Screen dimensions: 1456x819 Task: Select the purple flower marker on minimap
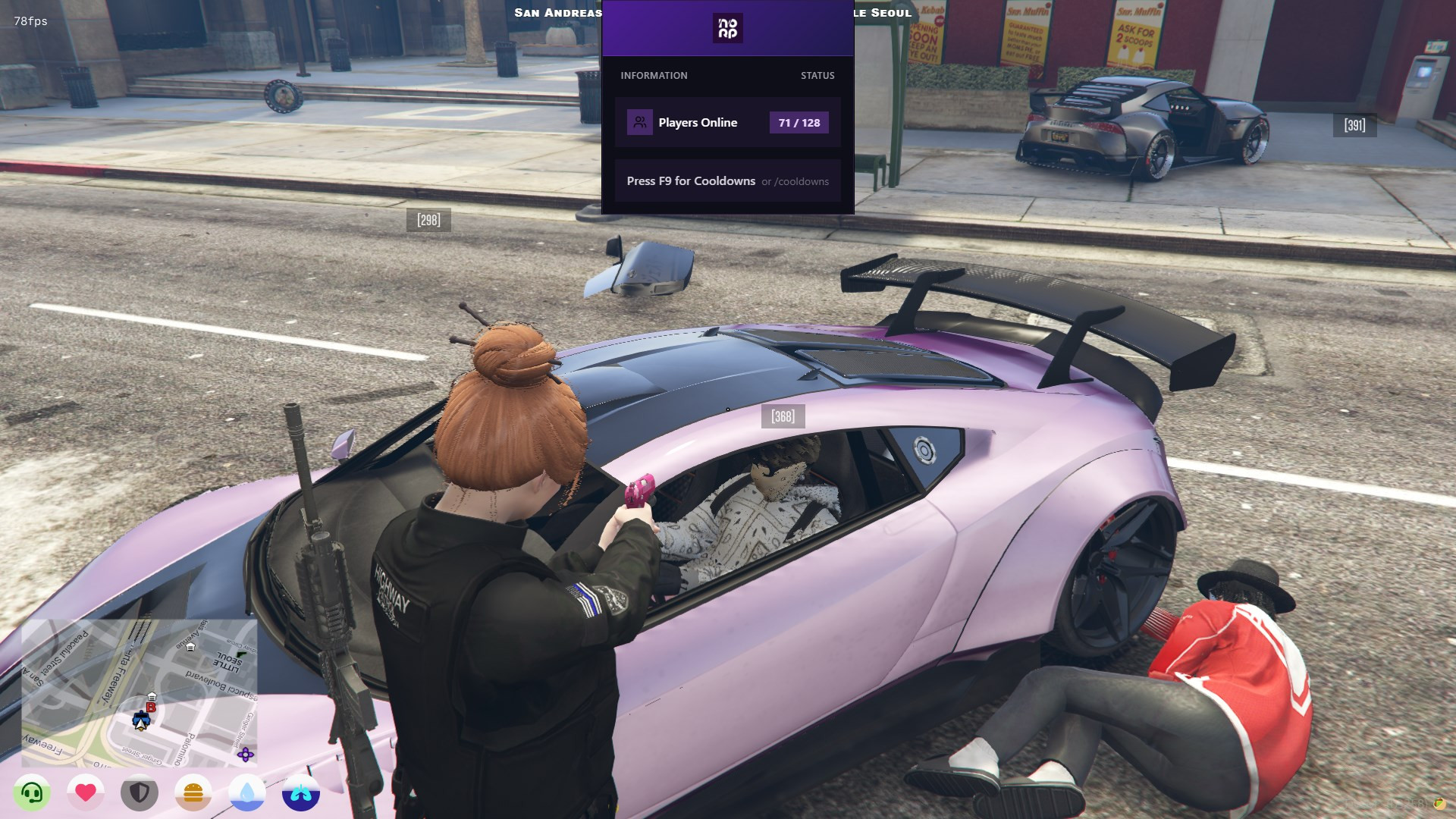click(245, 755)
